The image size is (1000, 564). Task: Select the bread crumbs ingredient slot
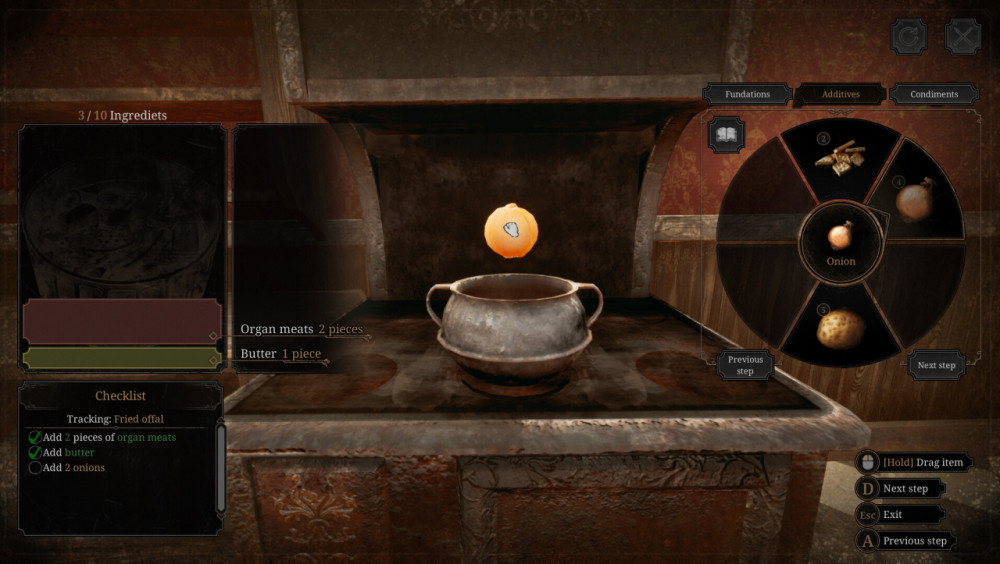838,155
